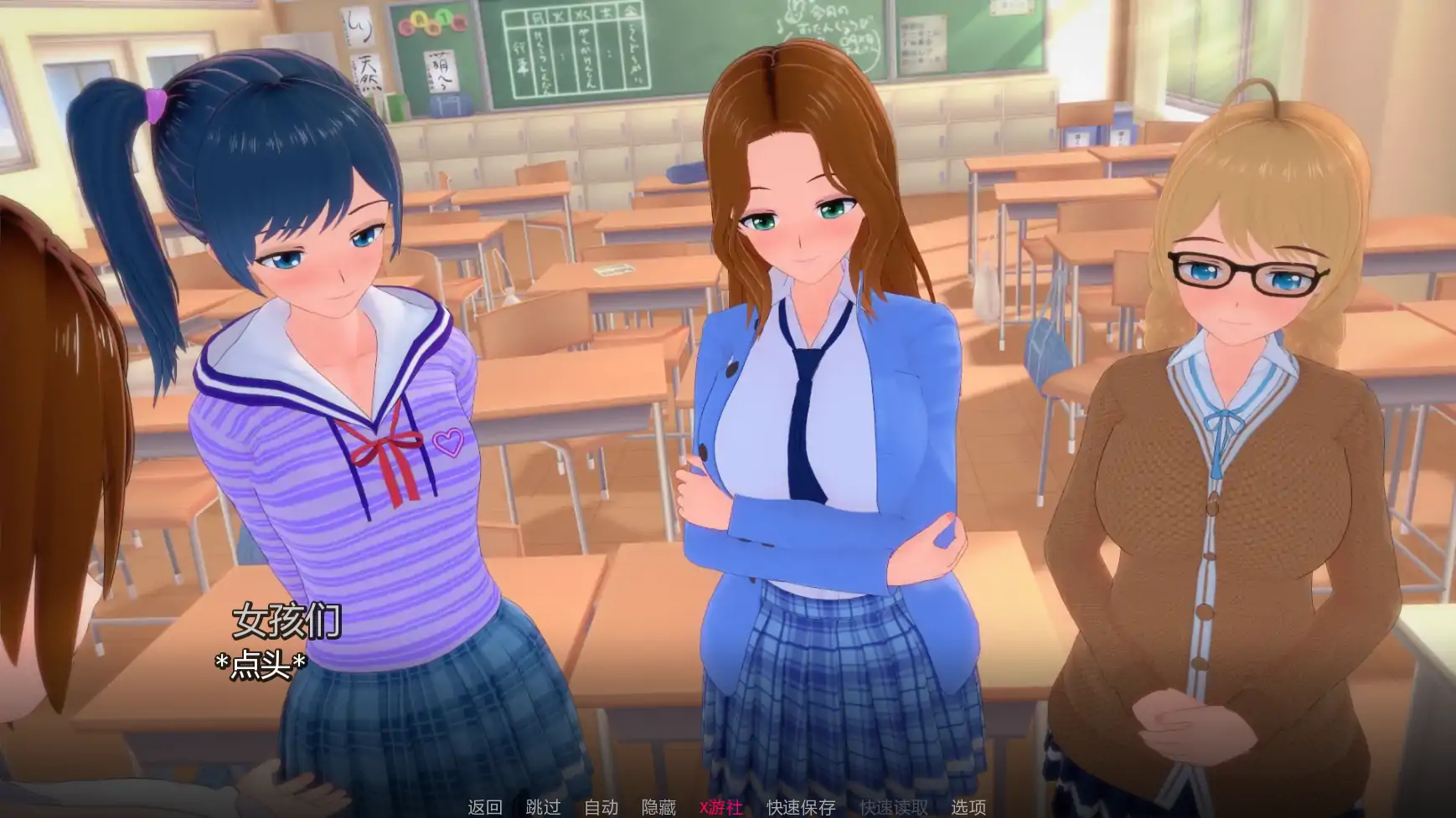This screenshot has width=1456, height=818.
Task: Toggle 自动 (Auto) play mode
Action: pos(601,807)
